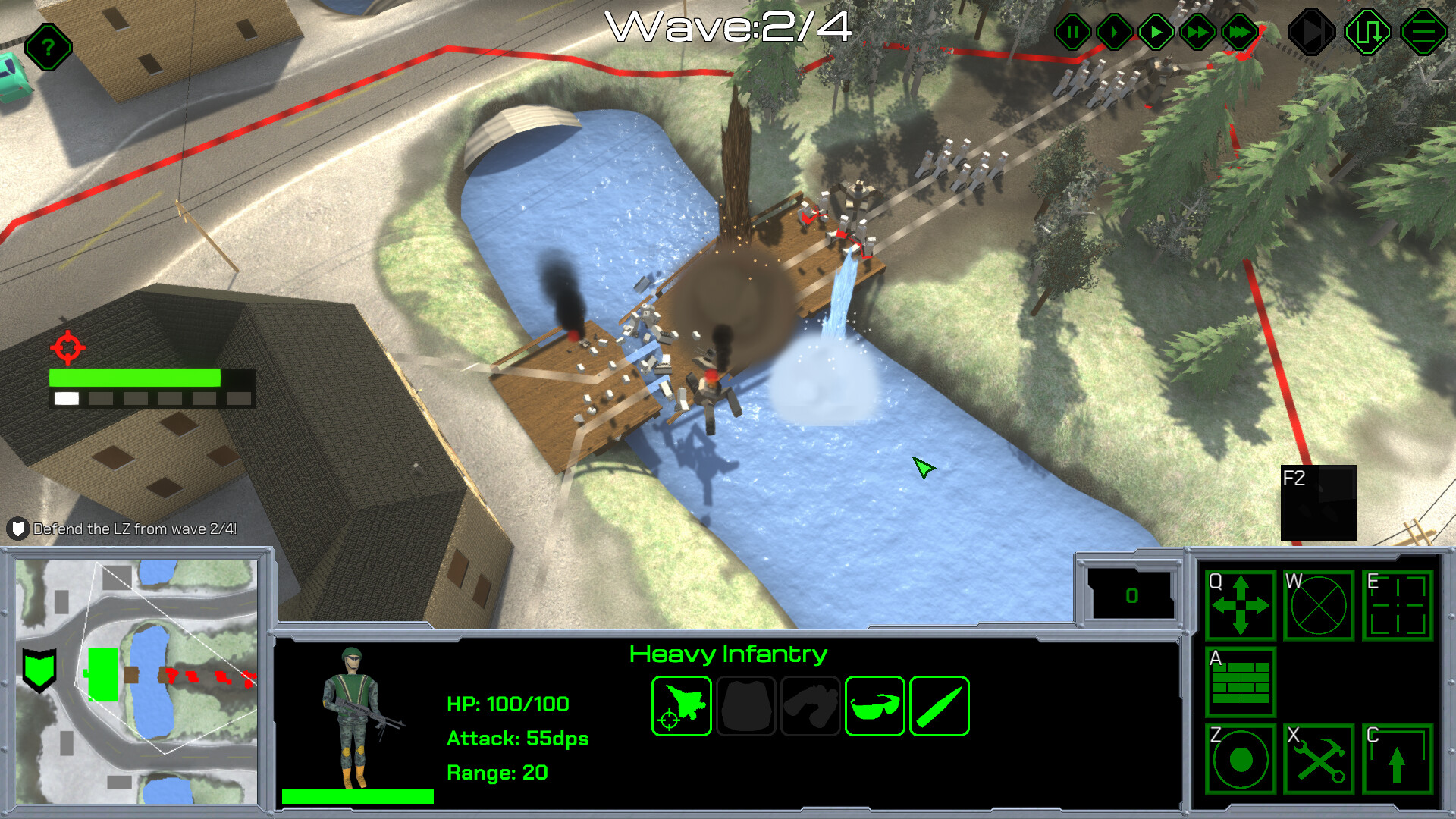Toggle the sunglasses equipment item
Image resolution: width=1456 pixels, height=819 pixels.
(874, 706)
